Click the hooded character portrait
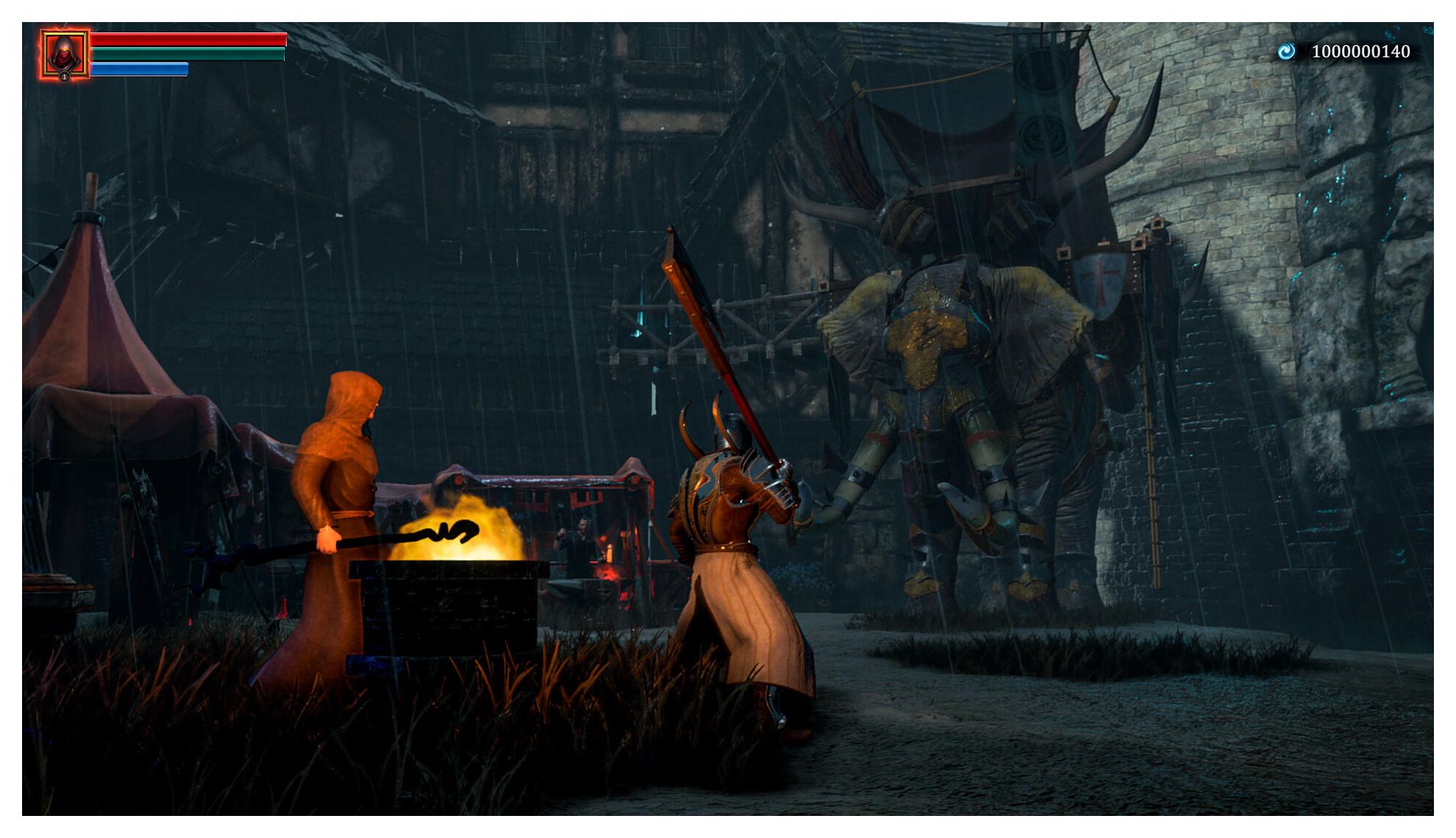This screenshot has height=838, width=1456. [65, 54]
